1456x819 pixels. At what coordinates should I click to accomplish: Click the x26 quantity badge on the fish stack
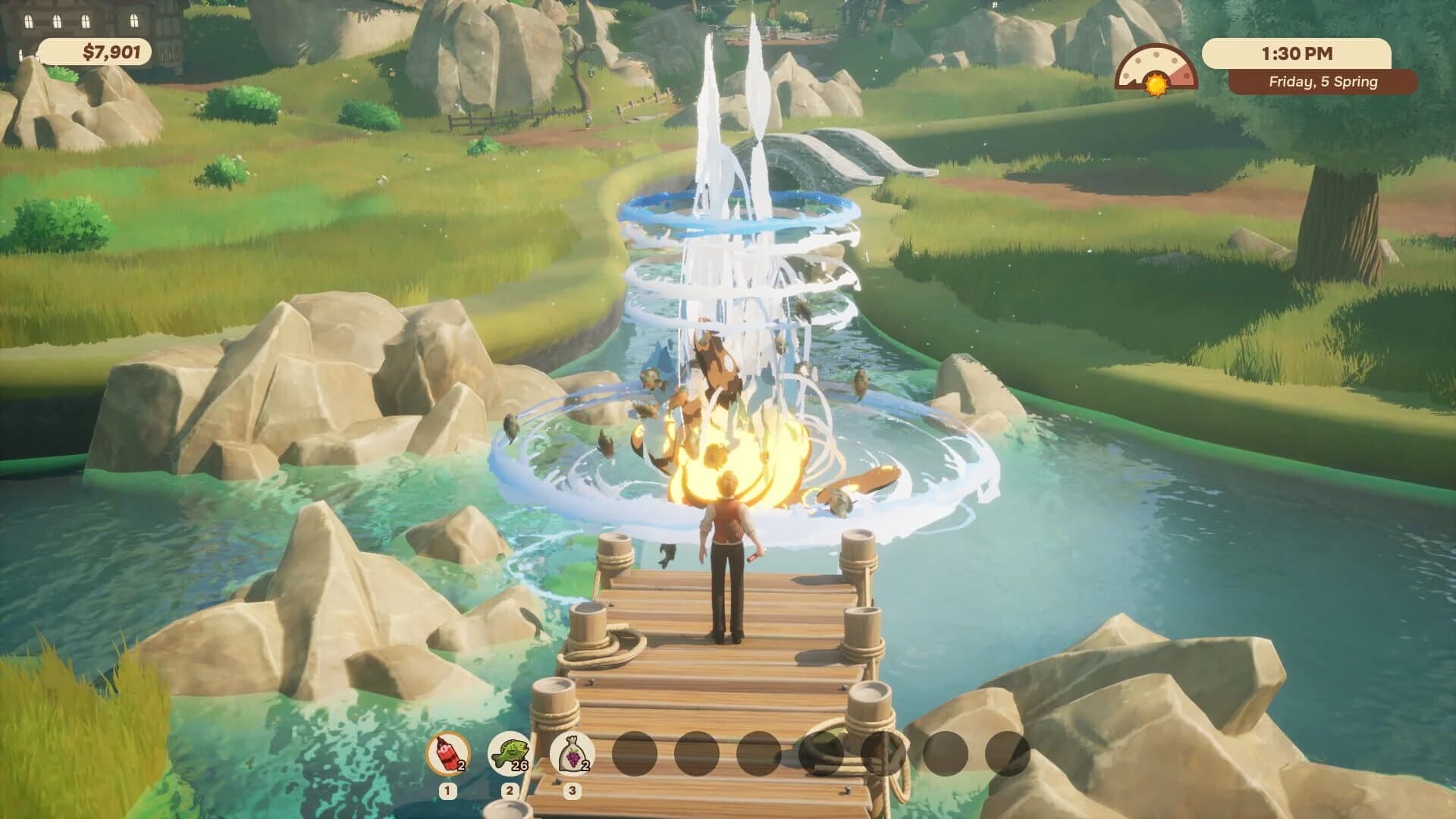coord(519,765)
